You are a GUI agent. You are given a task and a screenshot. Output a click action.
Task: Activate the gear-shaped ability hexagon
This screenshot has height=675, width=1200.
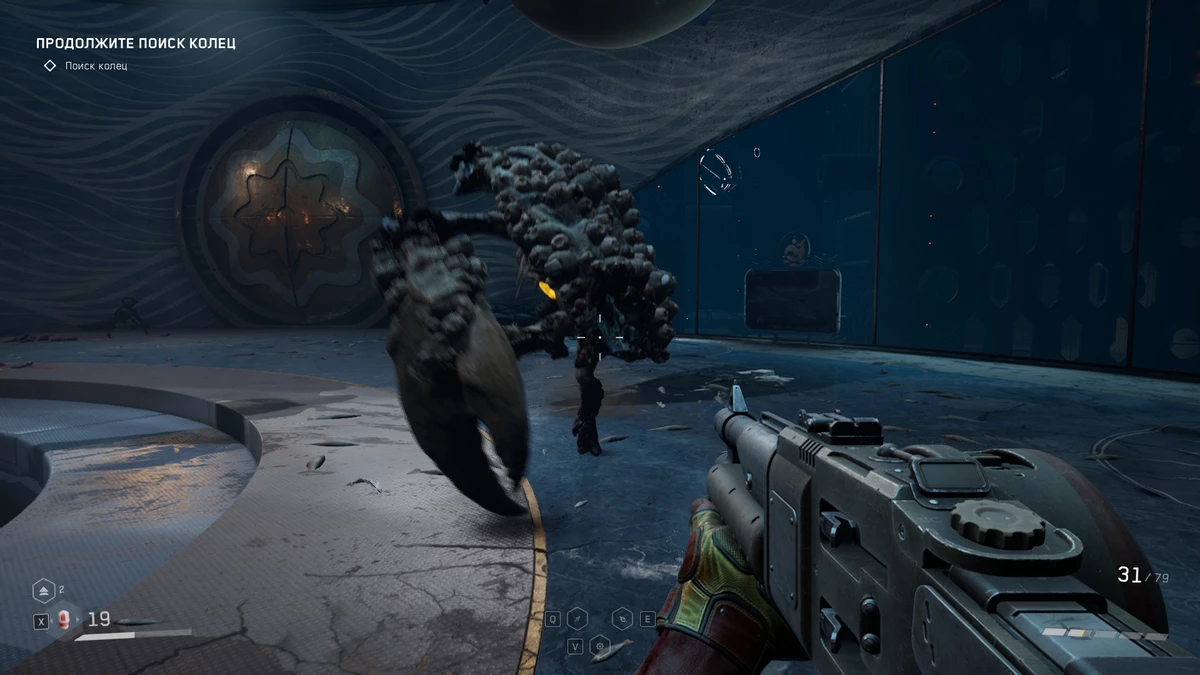599,646
